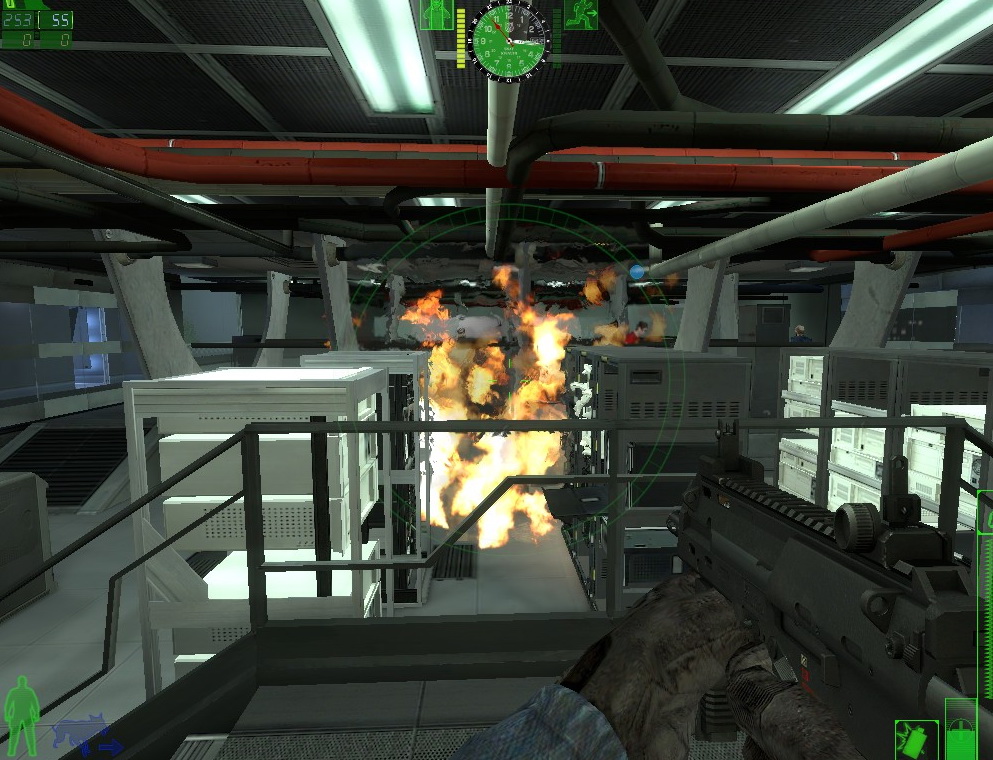
Task: Select the running man sprint icon
Action: [580, 14]
